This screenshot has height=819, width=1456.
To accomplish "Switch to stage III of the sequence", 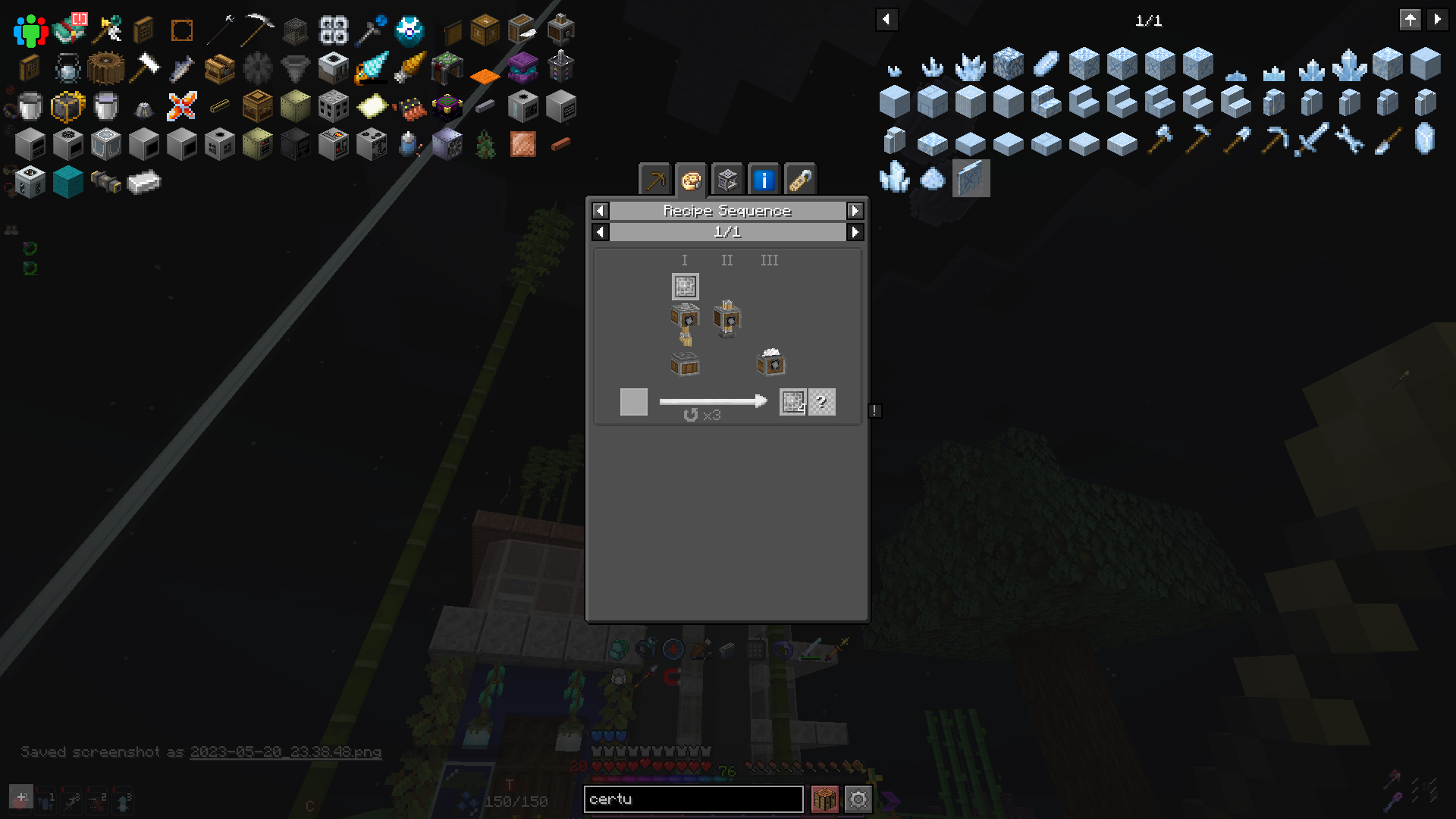I will tap(770, 260).
